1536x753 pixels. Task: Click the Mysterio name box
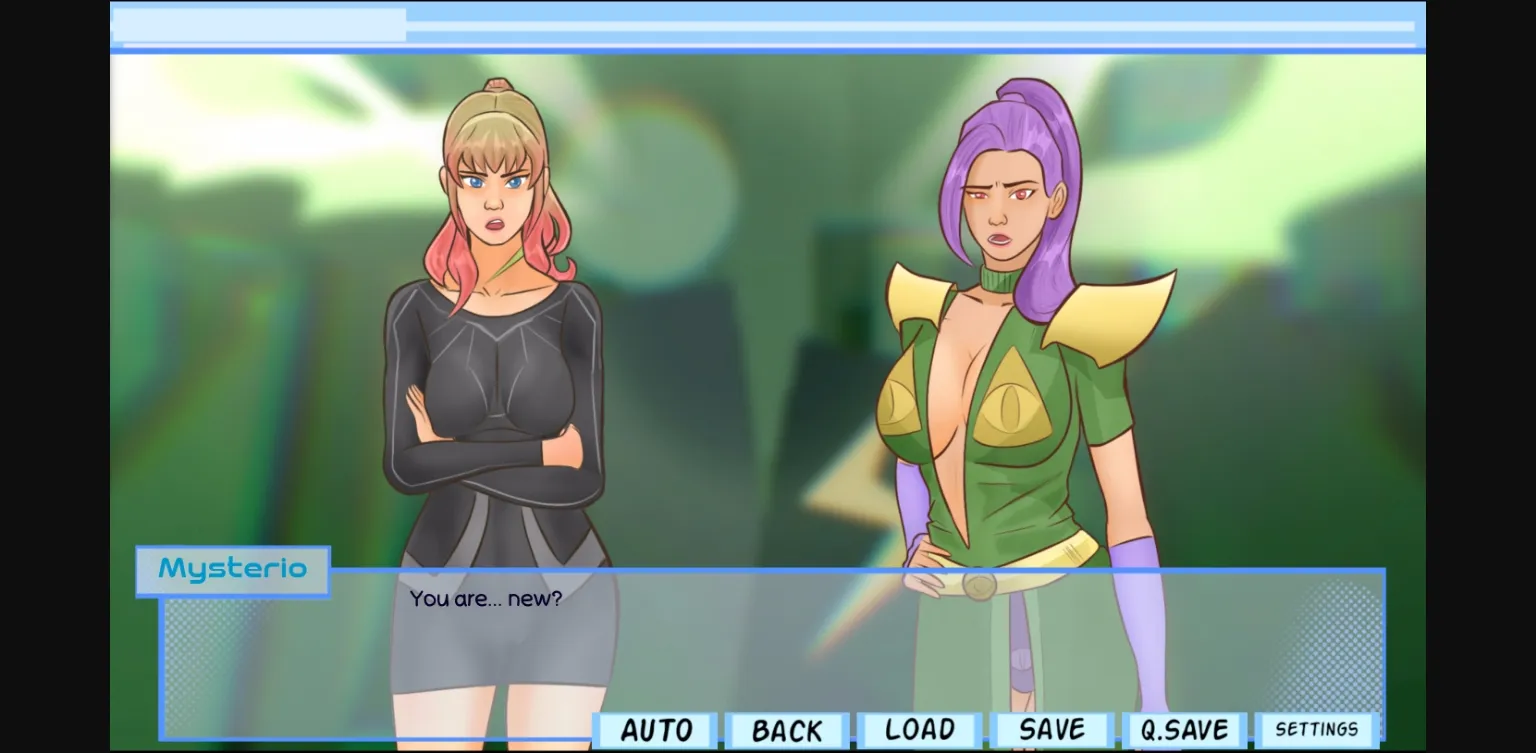coord(232,570)
